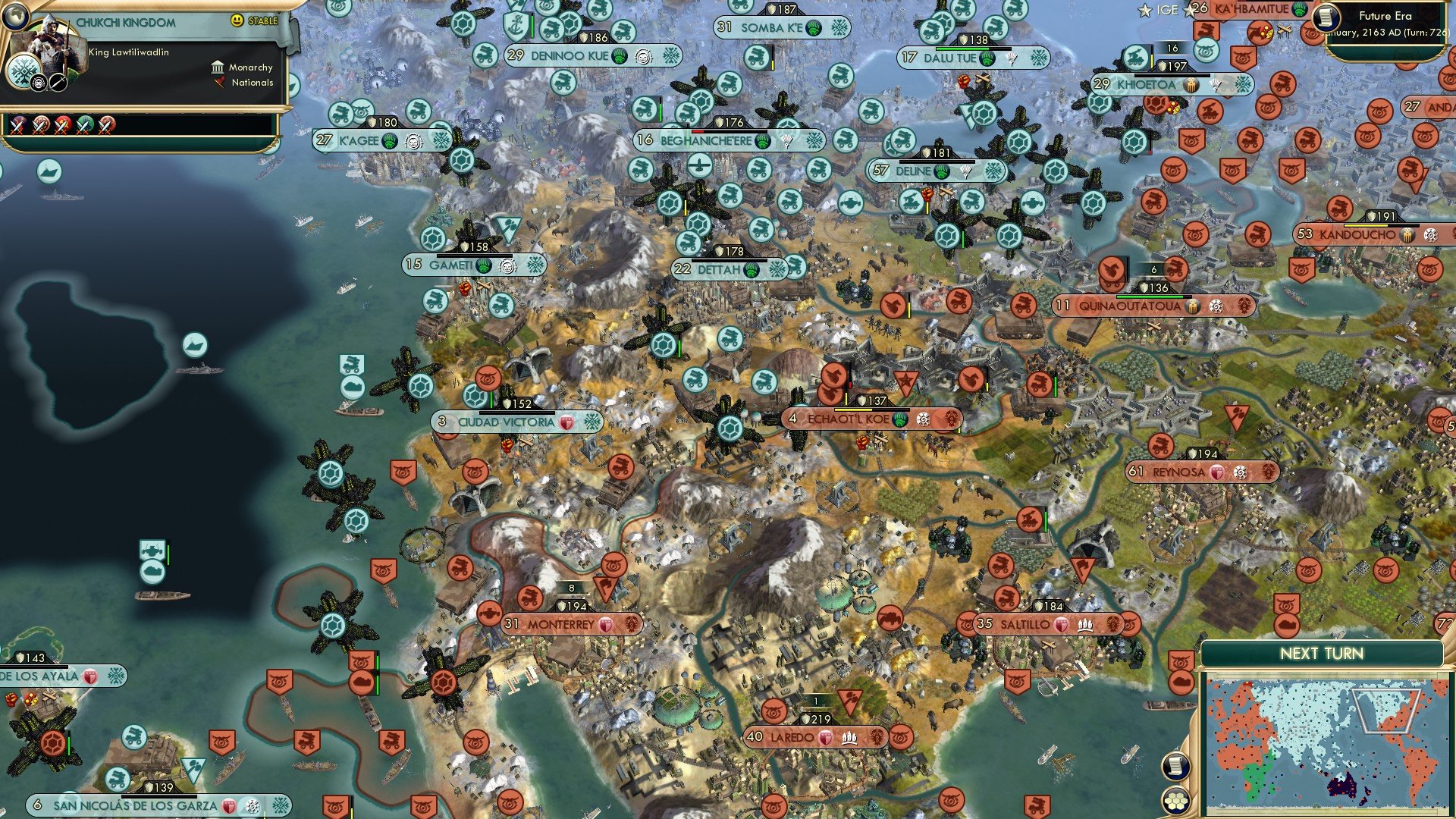Click the globe icon above the leader portrait

[x=16, y=17]
